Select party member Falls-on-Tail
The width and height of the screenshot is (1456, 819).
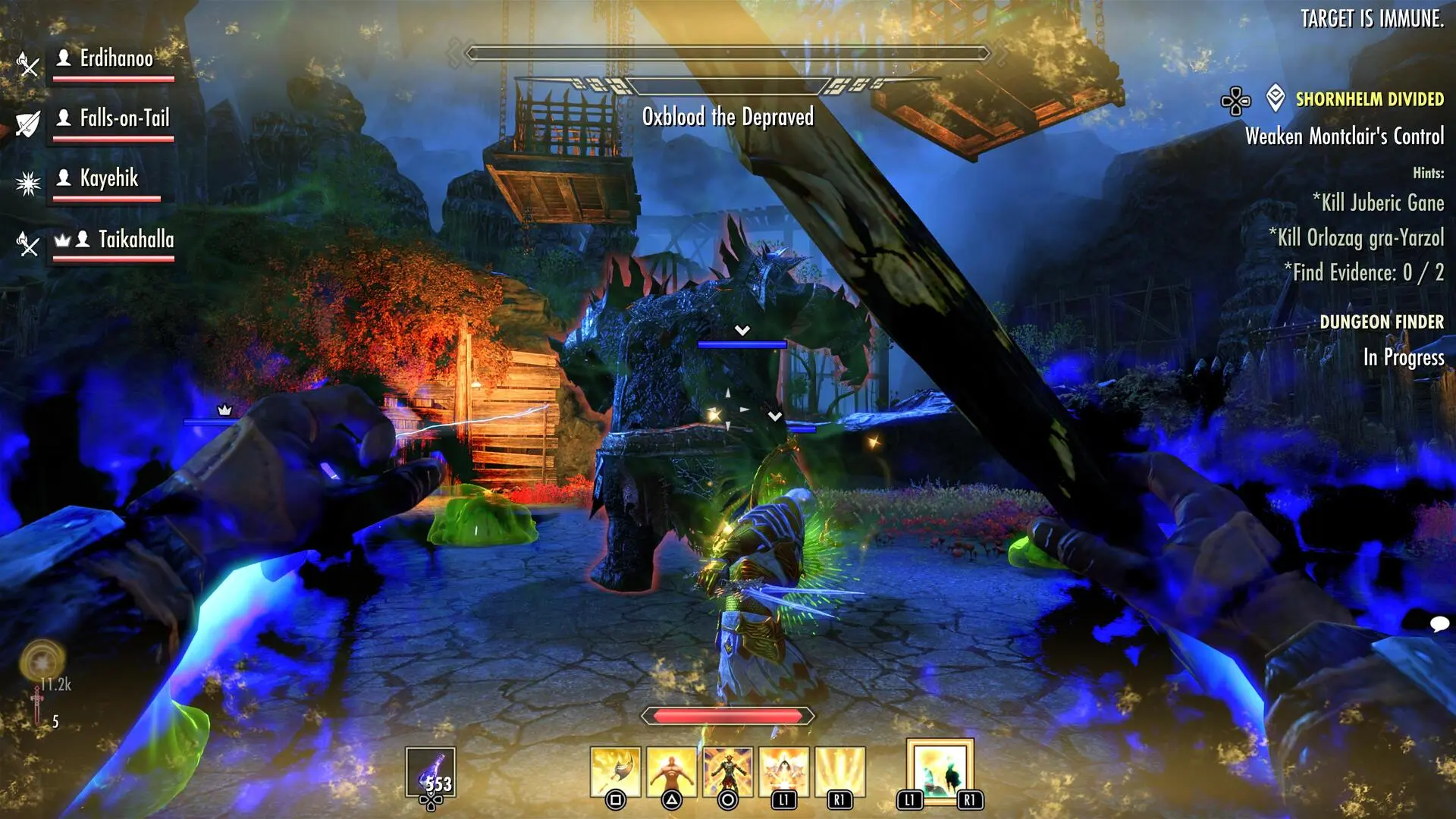124,118
